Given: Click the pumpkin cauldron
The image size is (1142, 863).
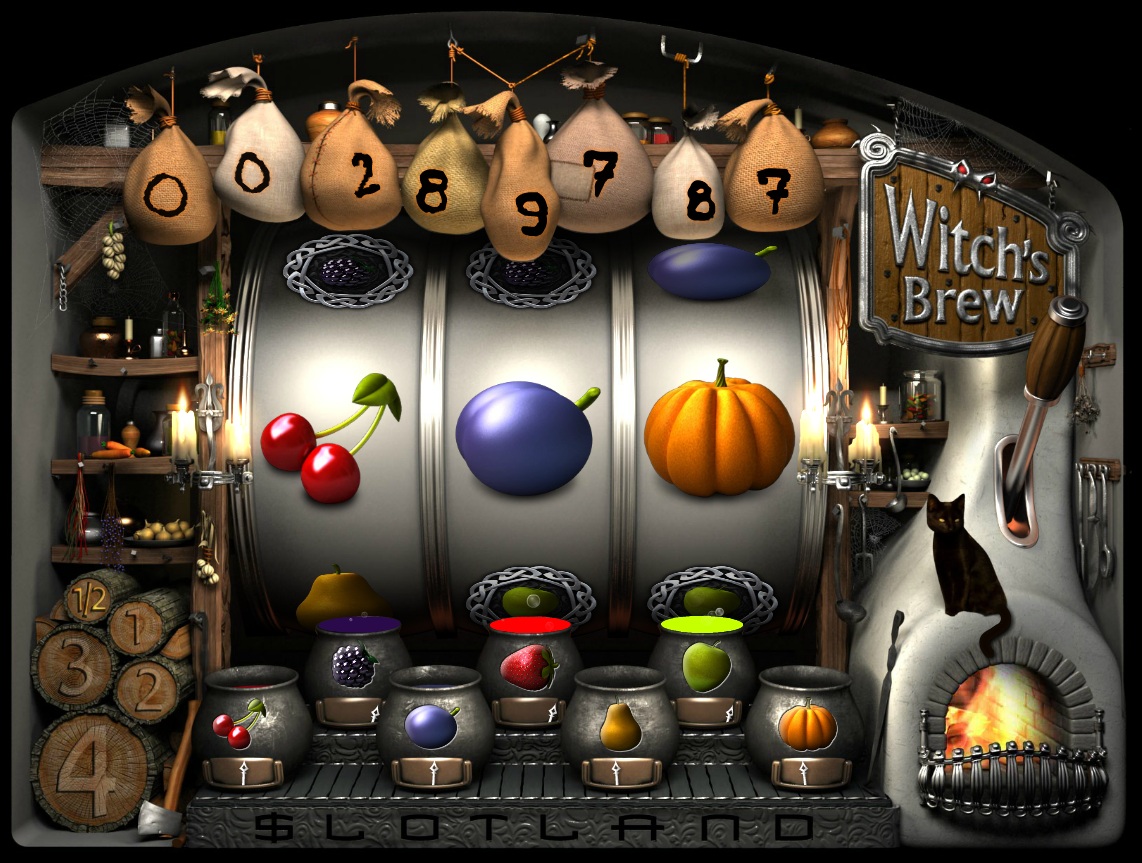Looking at the screenshot, I should (805, 724).
